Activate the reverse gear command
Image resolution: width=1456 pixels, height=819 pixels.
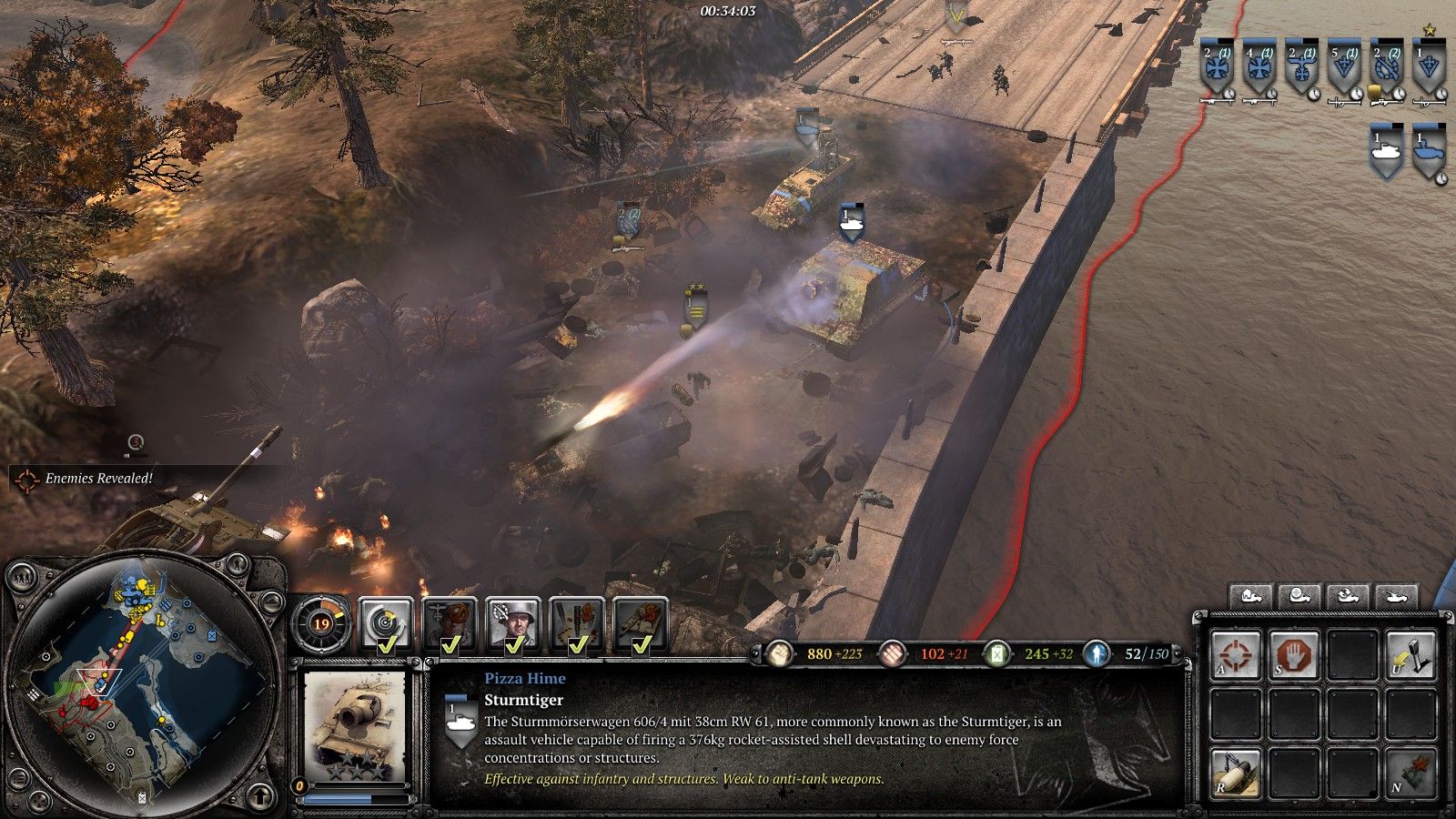(x=1410, y=655)
